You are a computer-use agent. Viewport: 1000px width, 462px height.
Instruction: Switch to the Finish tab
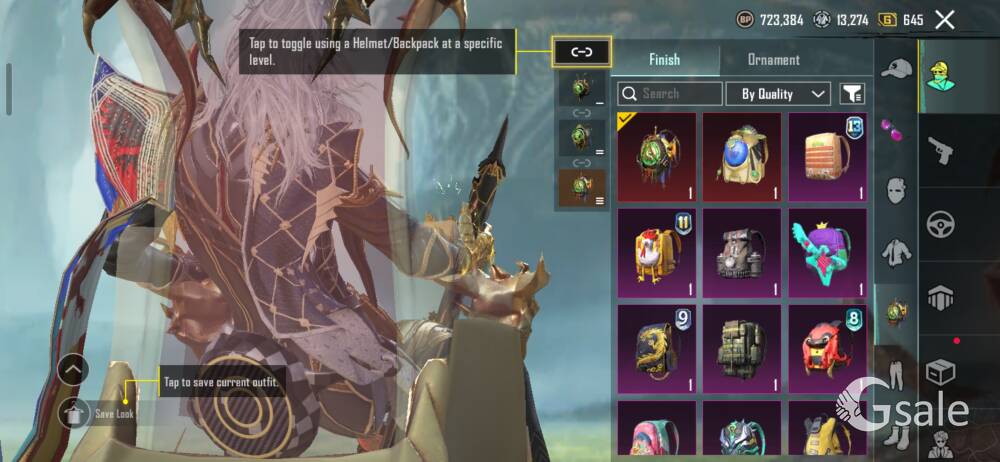[665, 60]
